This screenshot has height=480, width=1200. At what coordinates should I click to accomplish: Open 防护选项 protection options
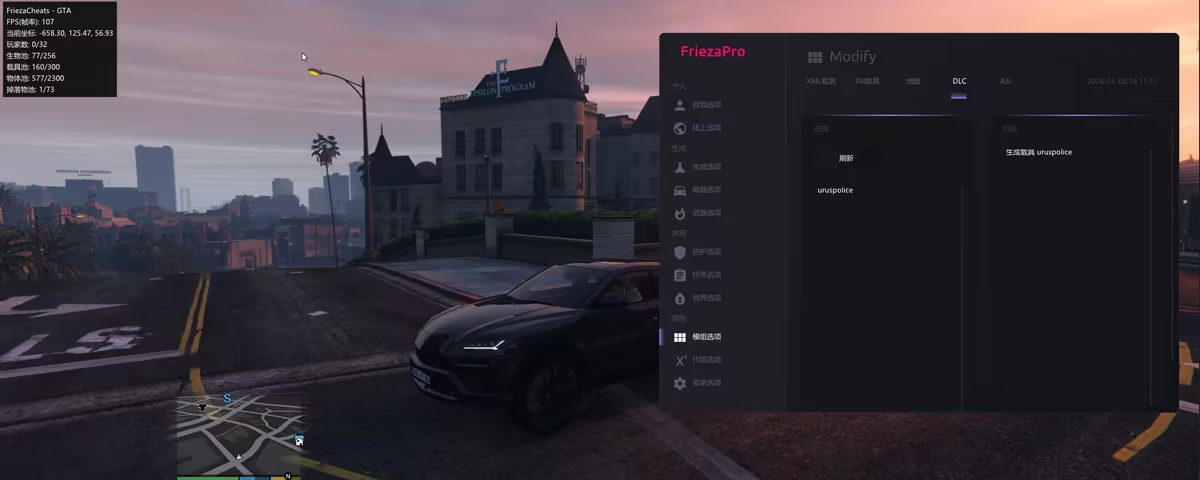click(706, 252)
